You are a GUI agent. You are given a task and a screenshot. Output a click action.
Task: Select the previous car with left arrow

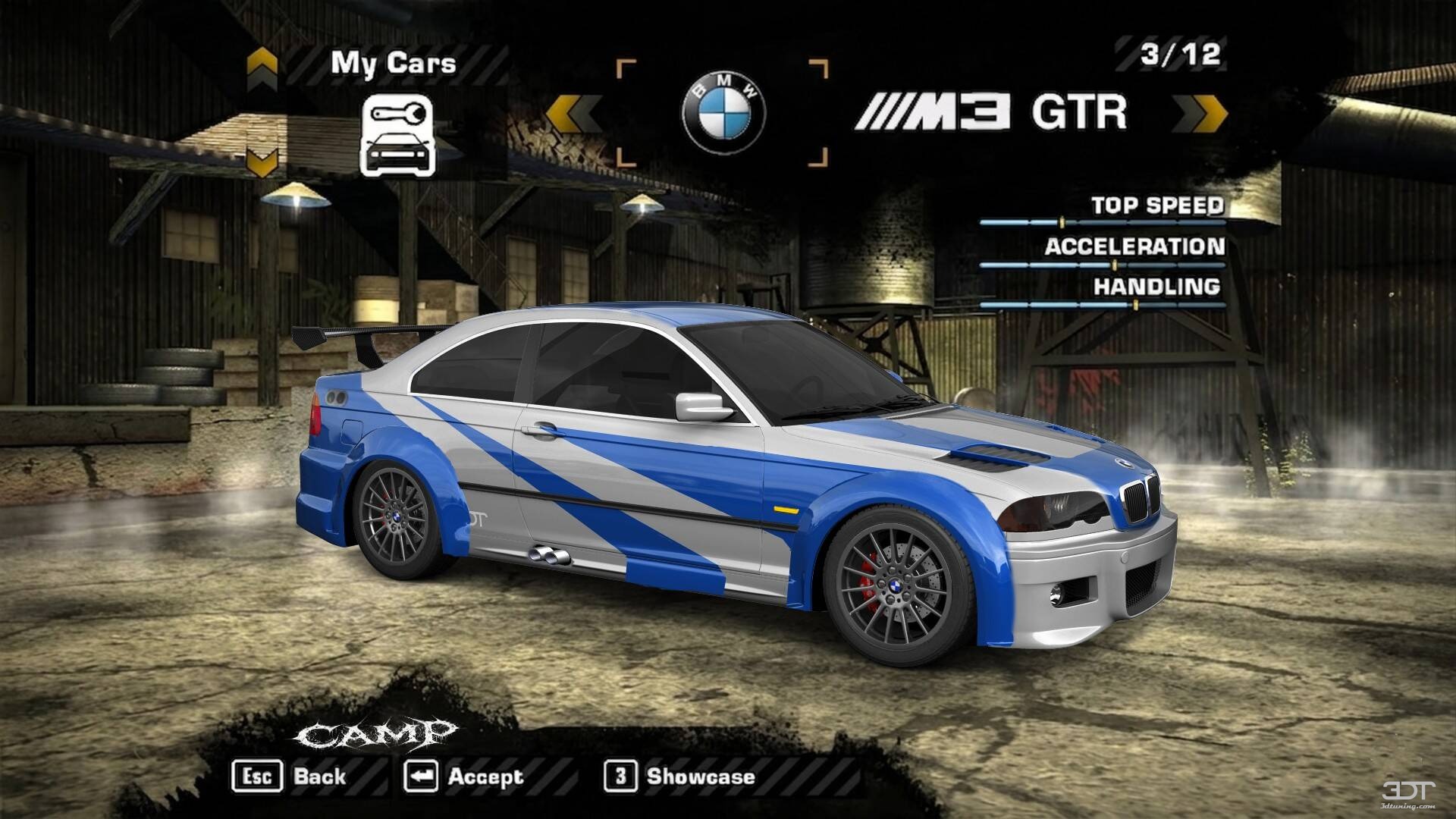click(x=574, y=113)
